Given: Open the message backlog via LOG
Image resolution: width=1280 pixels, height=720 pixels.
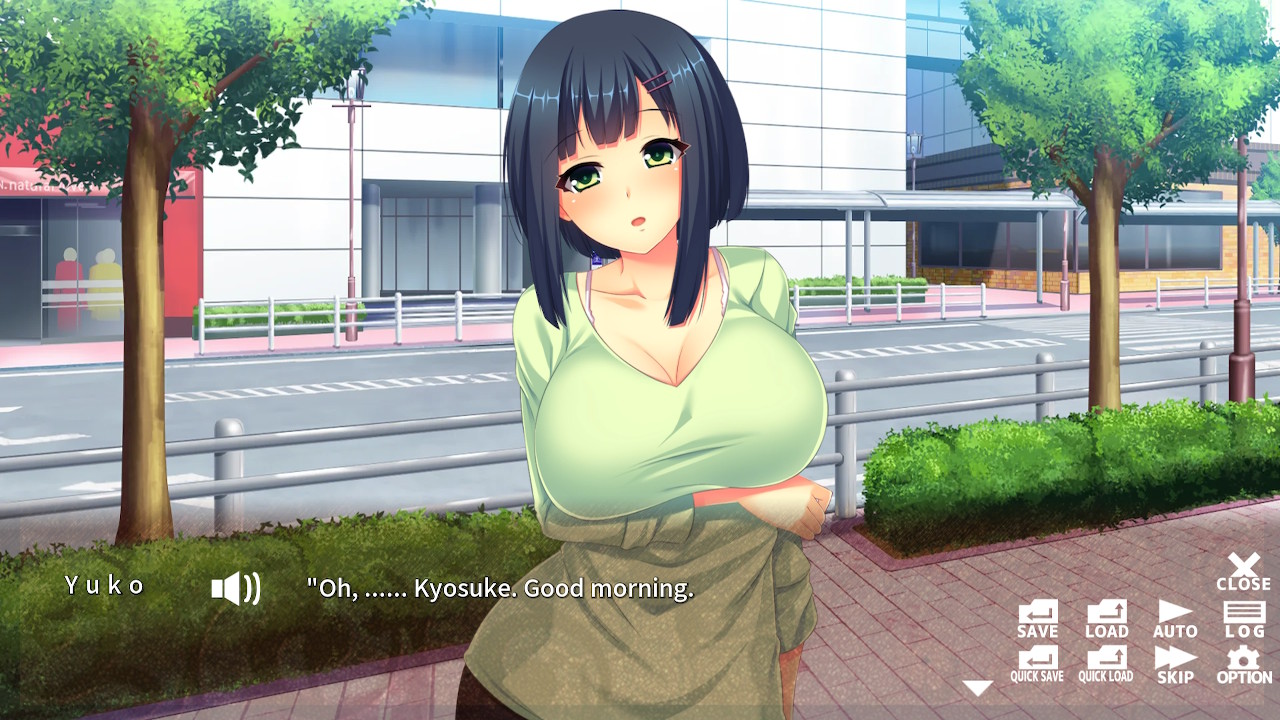Looking at the screenshot, I should point(1243,618).
